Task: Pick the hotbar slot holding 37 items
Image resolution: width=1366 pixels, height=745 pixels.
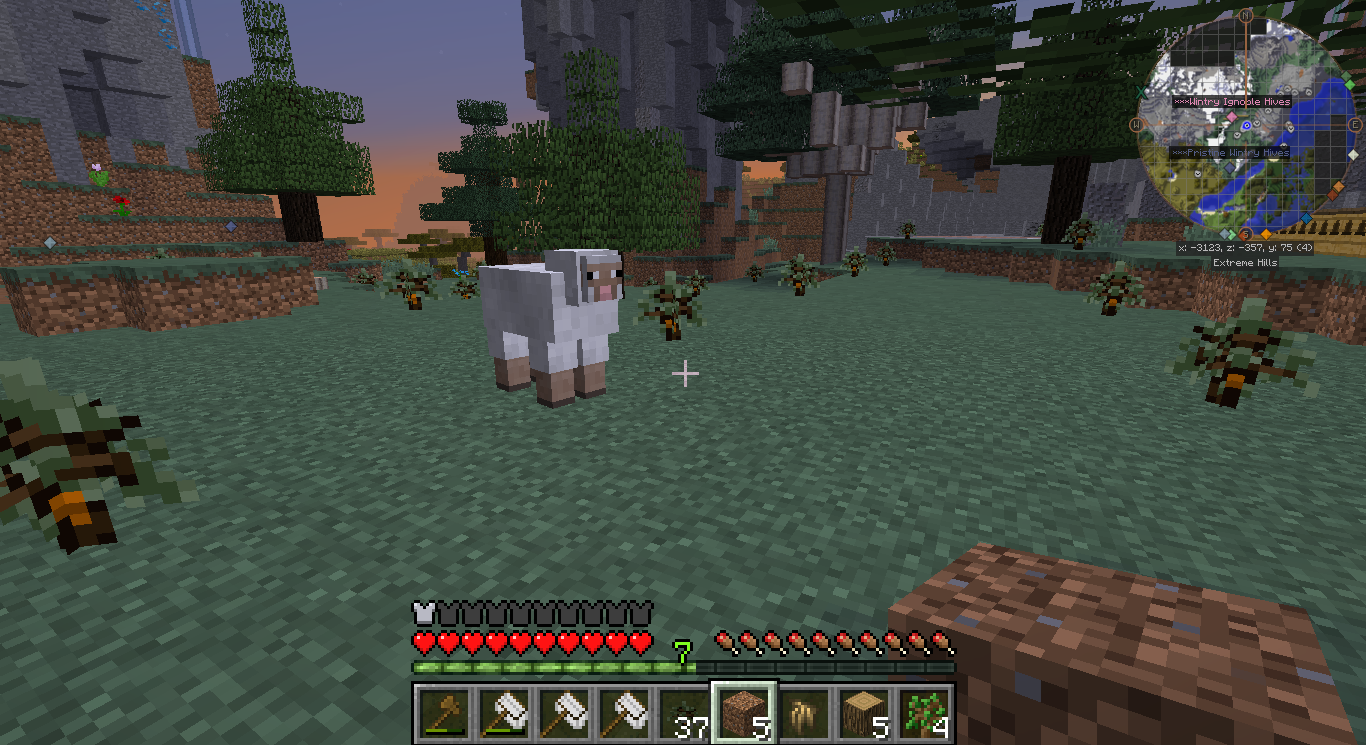Action: pyautogui.click(x=683, y=714)
